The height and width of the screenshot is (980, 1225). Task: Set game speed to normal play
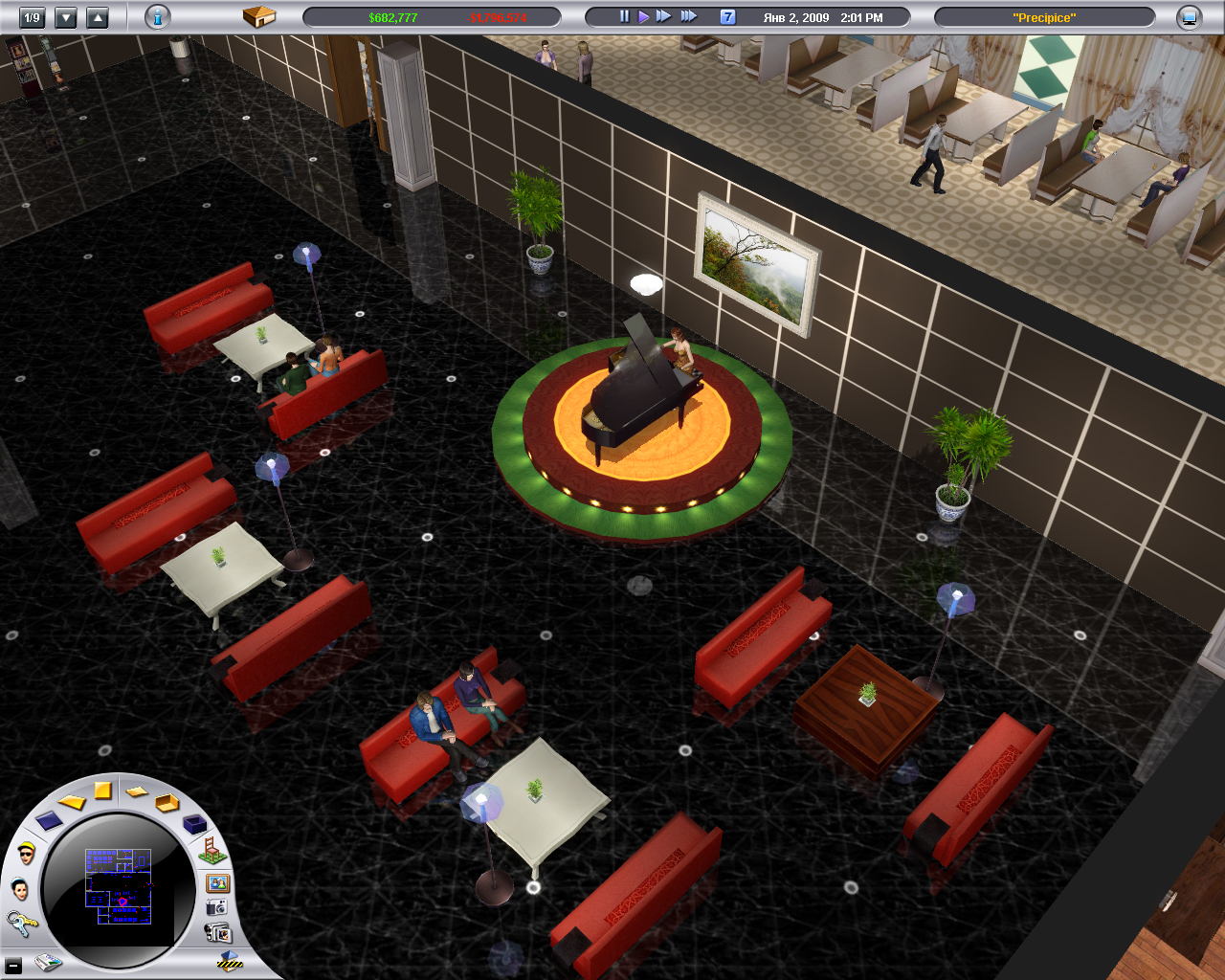(643, 16)
